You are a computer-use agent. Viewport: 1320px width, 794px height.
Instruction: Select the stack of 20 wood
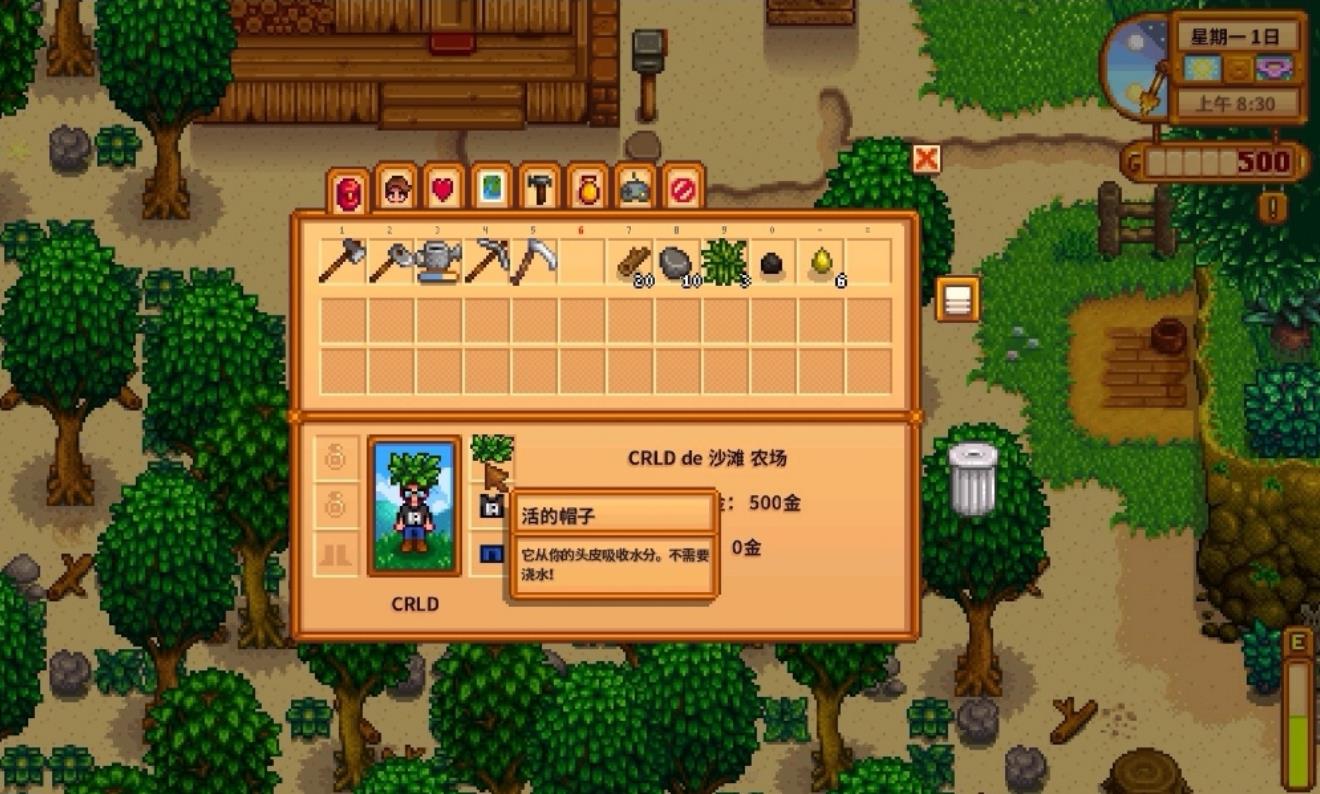(632, 264)
